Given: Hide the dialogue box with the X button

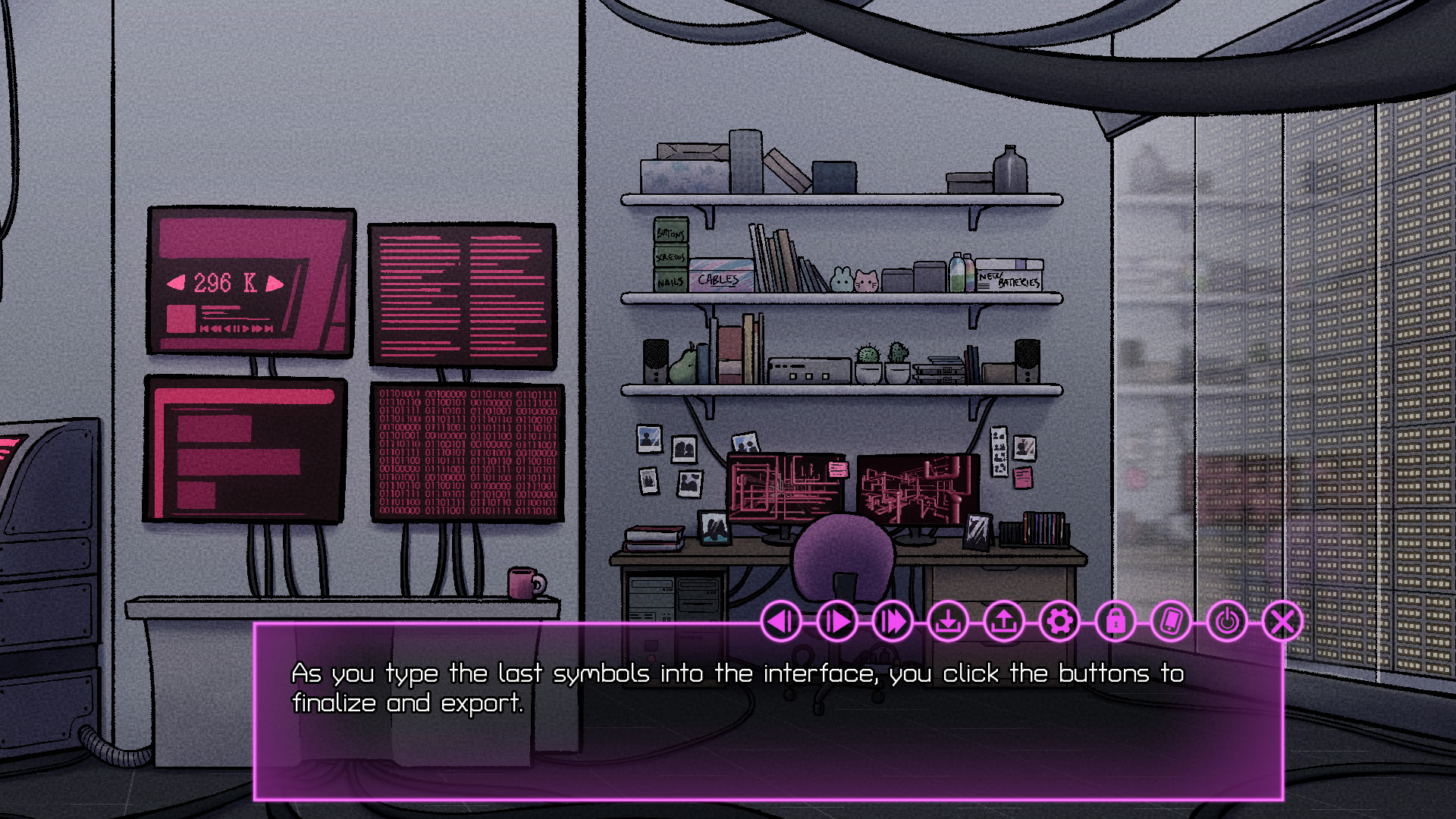Looking at the screenshot, I should click(x=1282, y=622).
